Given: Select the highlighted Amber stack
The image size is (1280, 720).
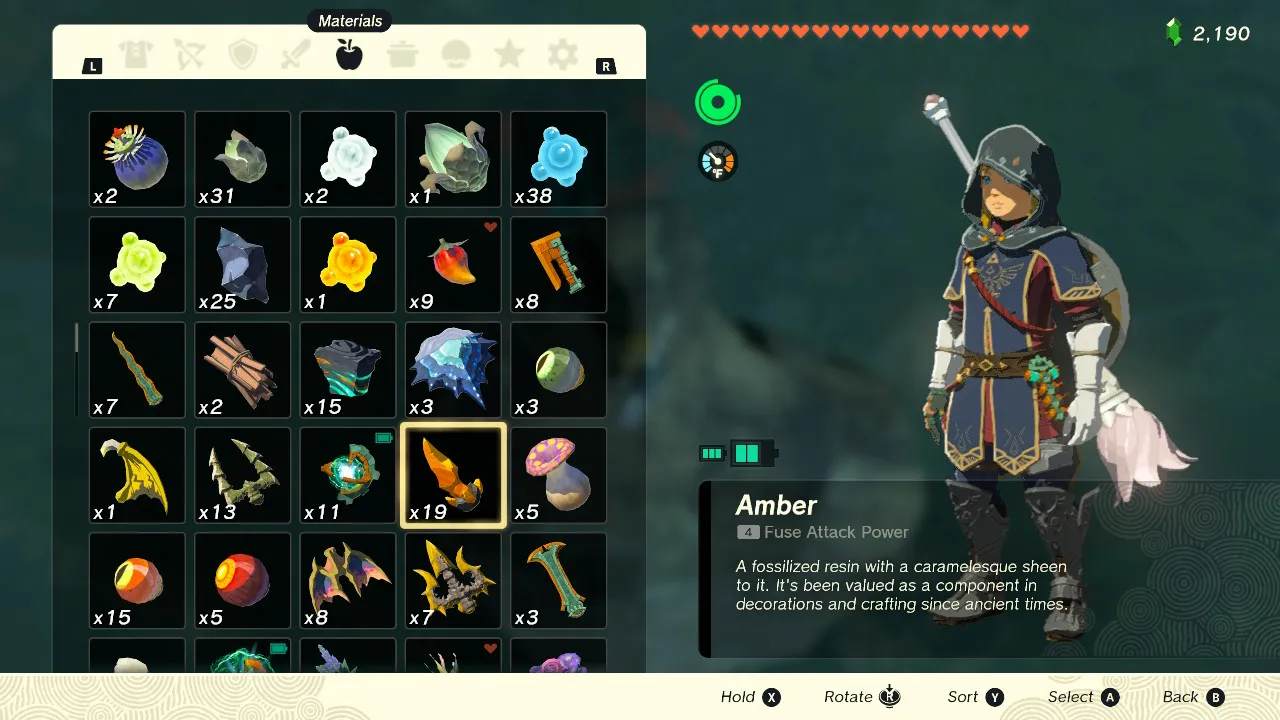Looking at the screenshot, I should tap(452, 475).
